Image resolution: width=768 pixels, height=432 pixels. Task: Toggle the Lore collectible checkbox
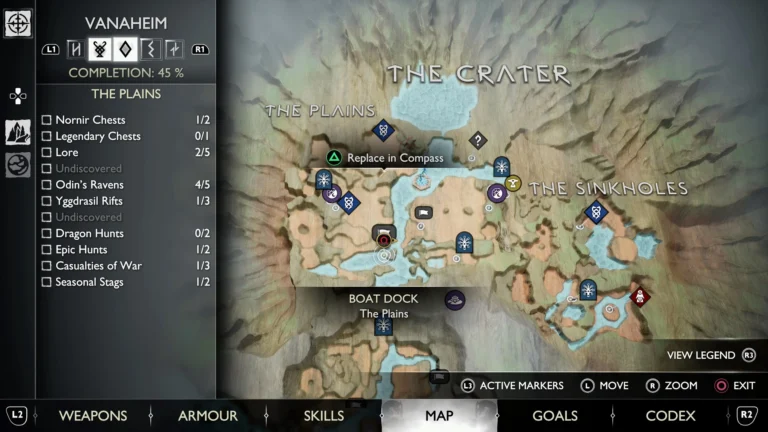point(47,152)
